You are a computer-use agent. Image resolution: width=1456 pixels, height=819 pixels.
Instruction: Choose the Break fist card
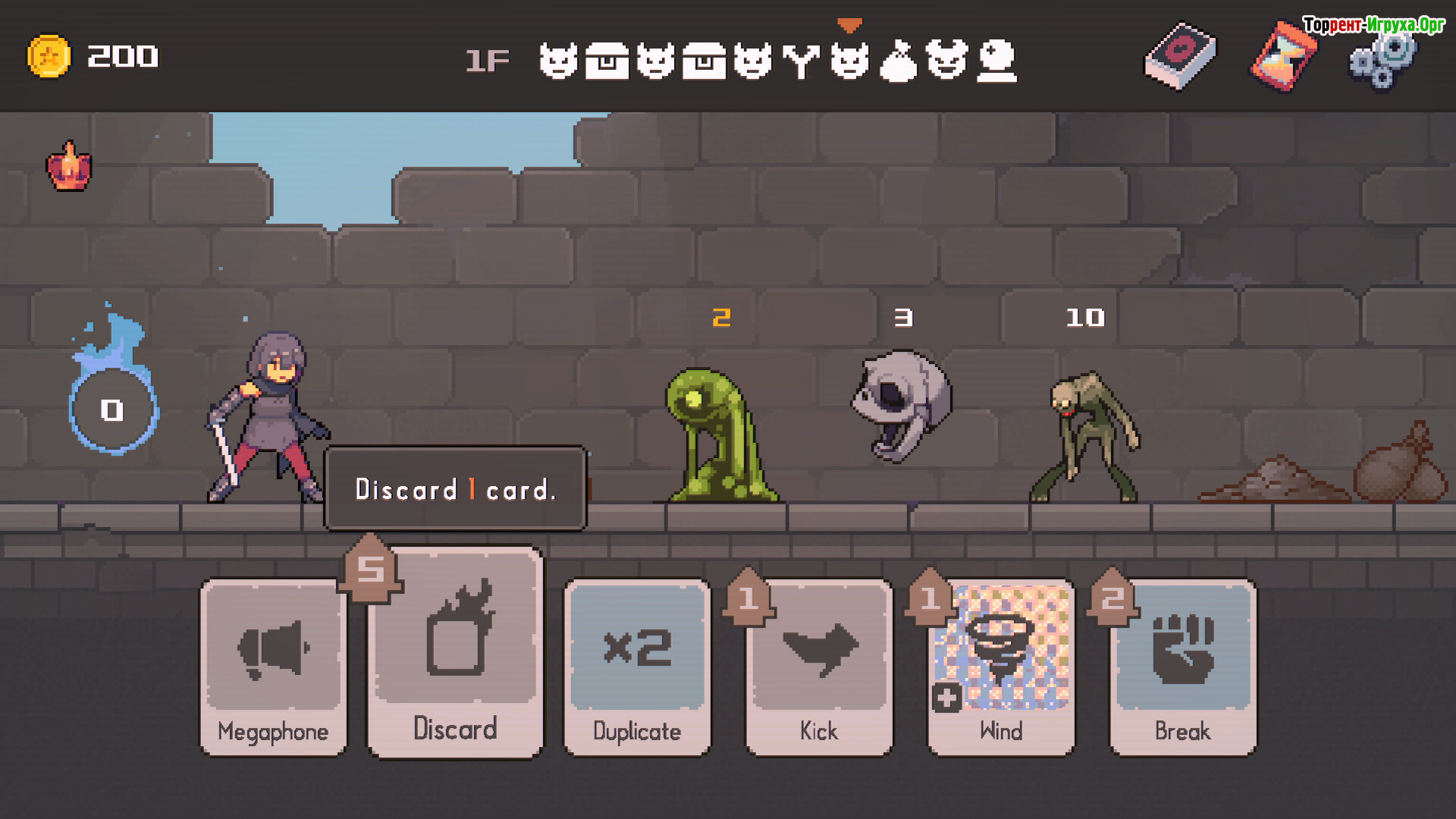point(1183,667)
